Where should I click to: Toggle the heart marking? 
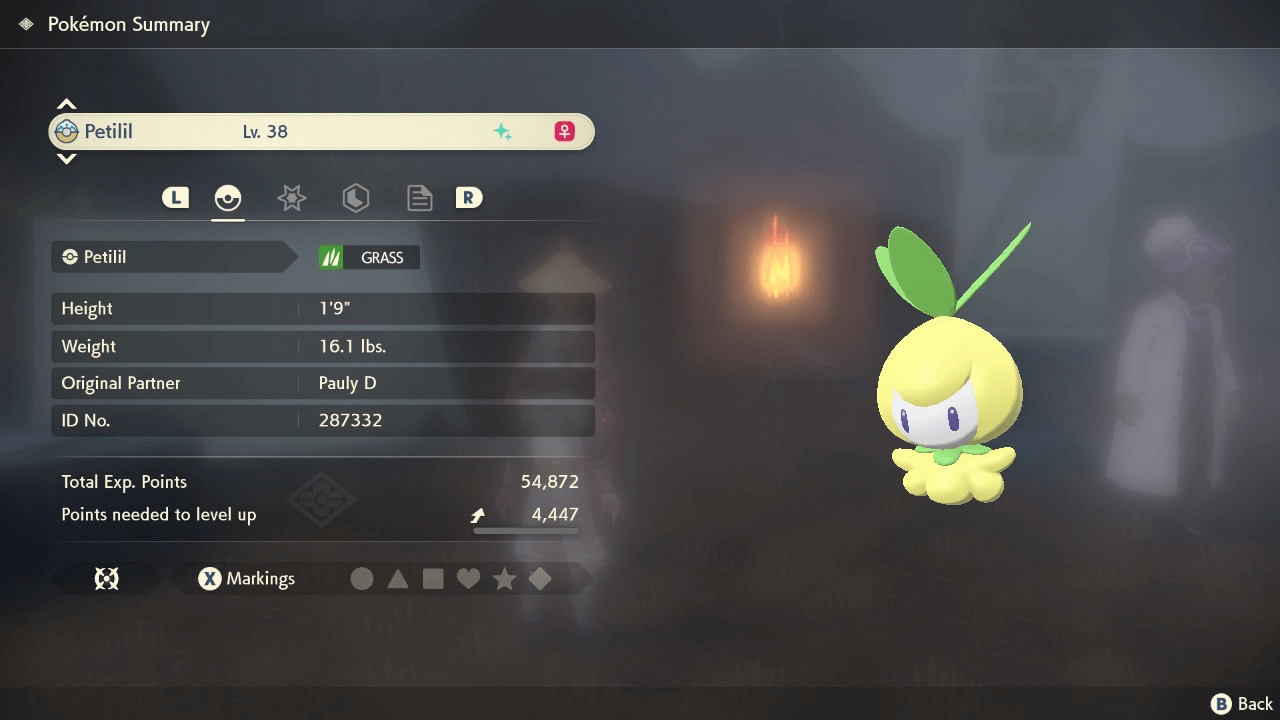(468, 579)
